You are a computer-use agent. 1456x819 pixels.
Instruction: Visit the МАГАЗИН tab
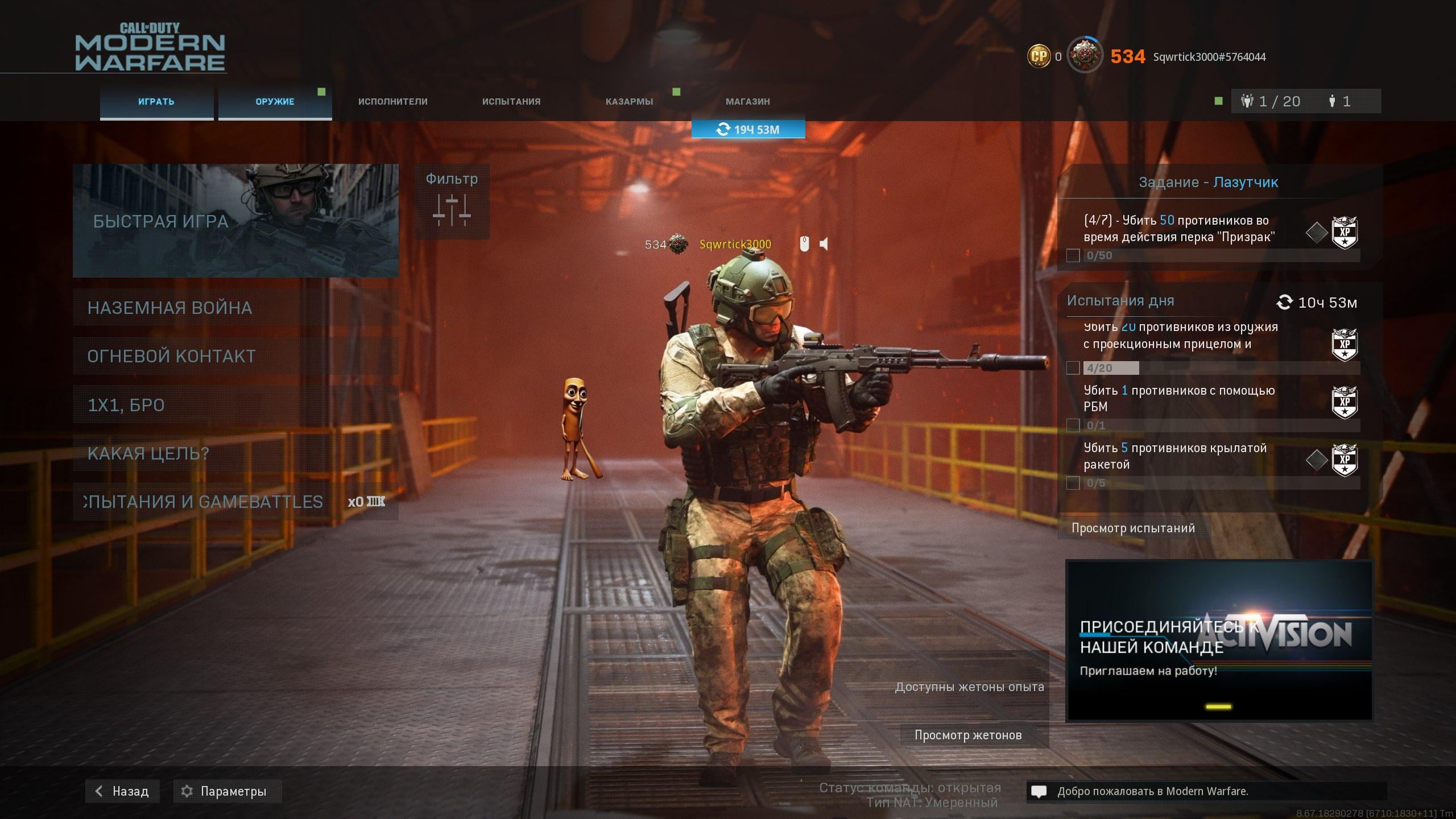747,102
